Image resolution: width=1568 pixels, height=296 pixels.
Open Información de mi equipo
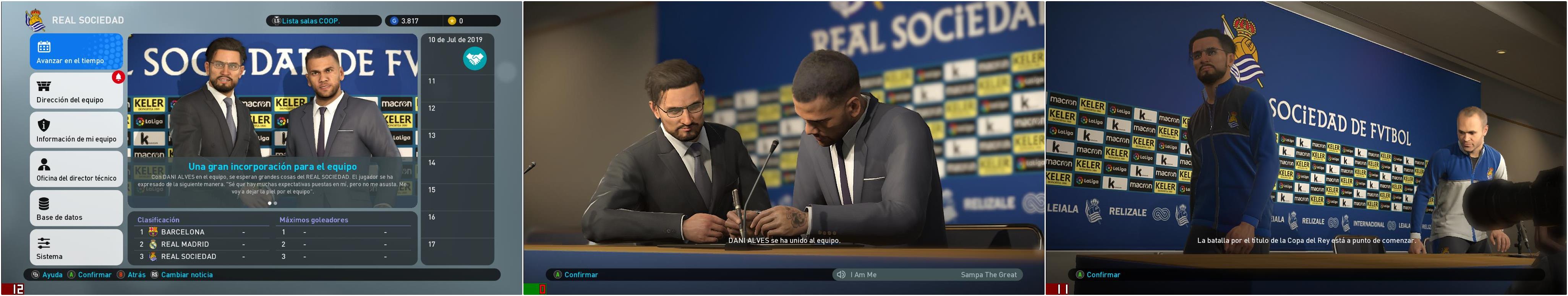(x=76, y=130)
